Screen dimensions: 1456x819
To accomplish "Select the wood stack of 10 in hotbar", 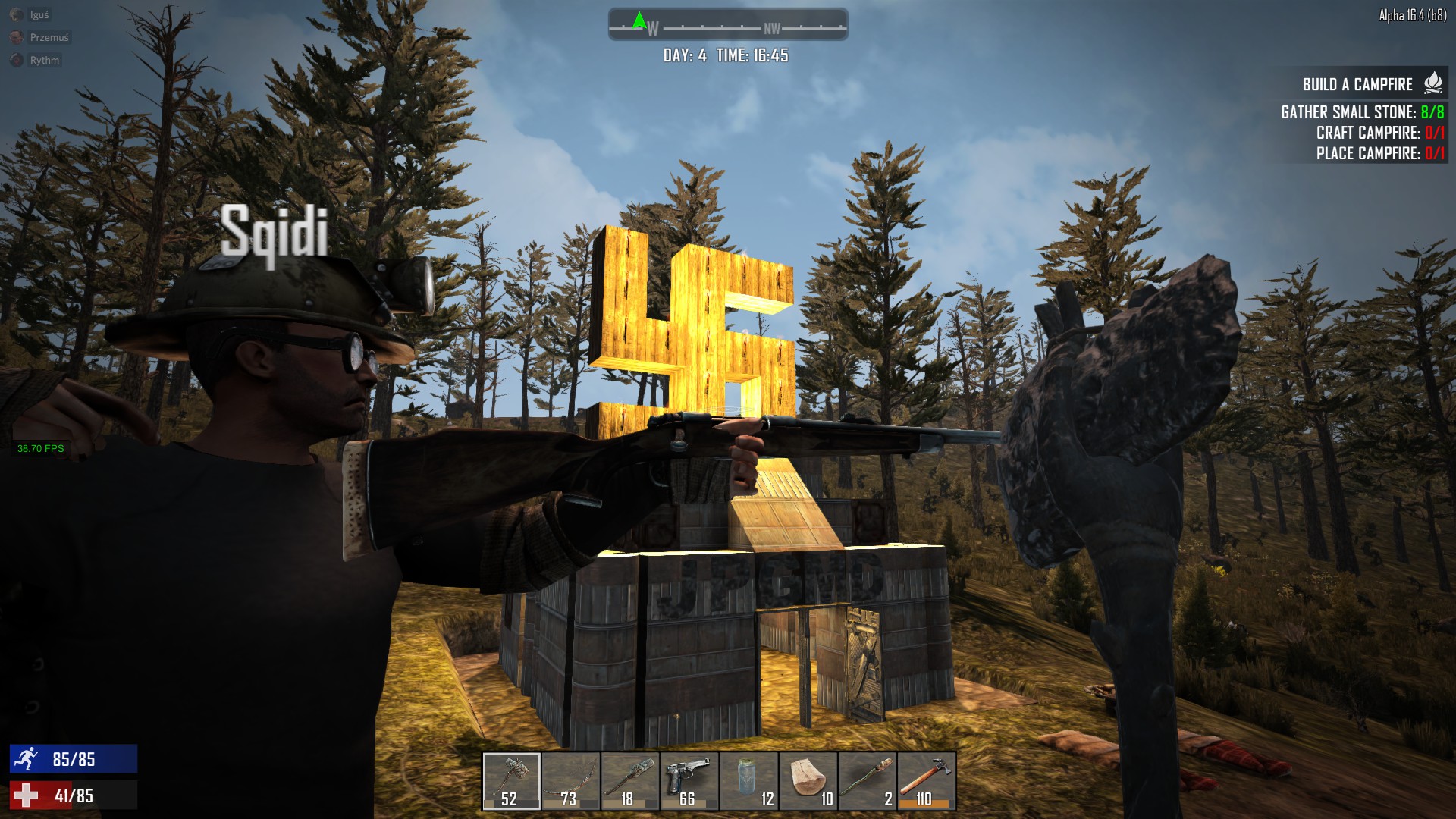I will pos(808,777).
